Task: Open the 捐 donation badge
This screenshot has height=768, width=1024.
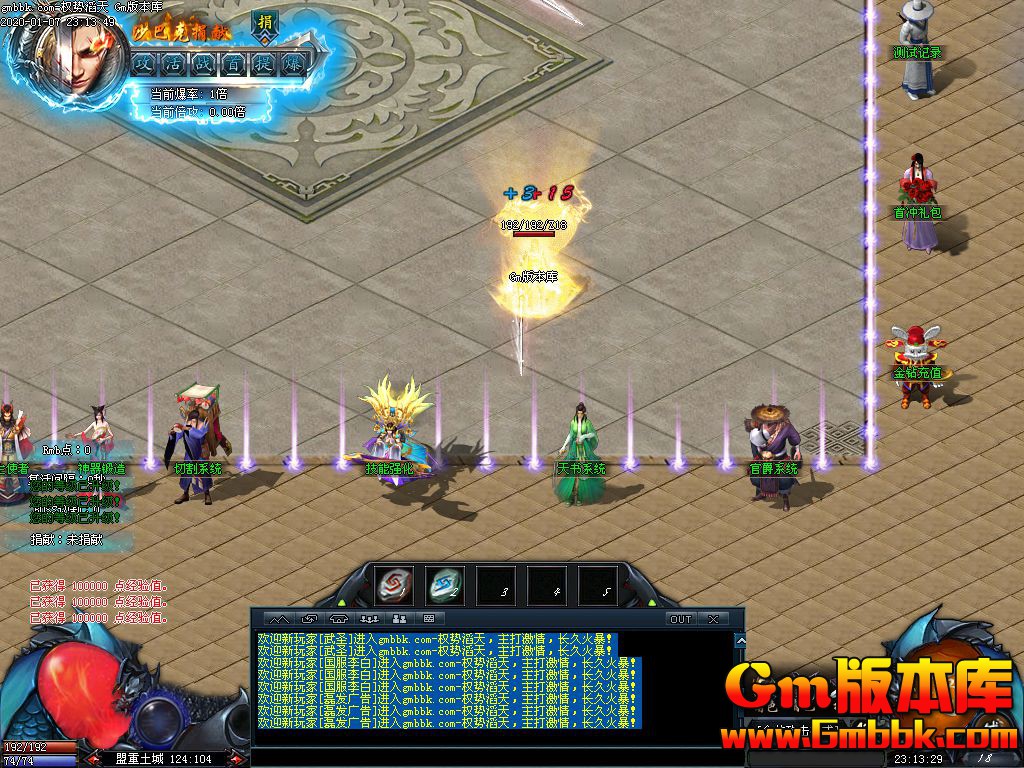Action: [265, 23]
